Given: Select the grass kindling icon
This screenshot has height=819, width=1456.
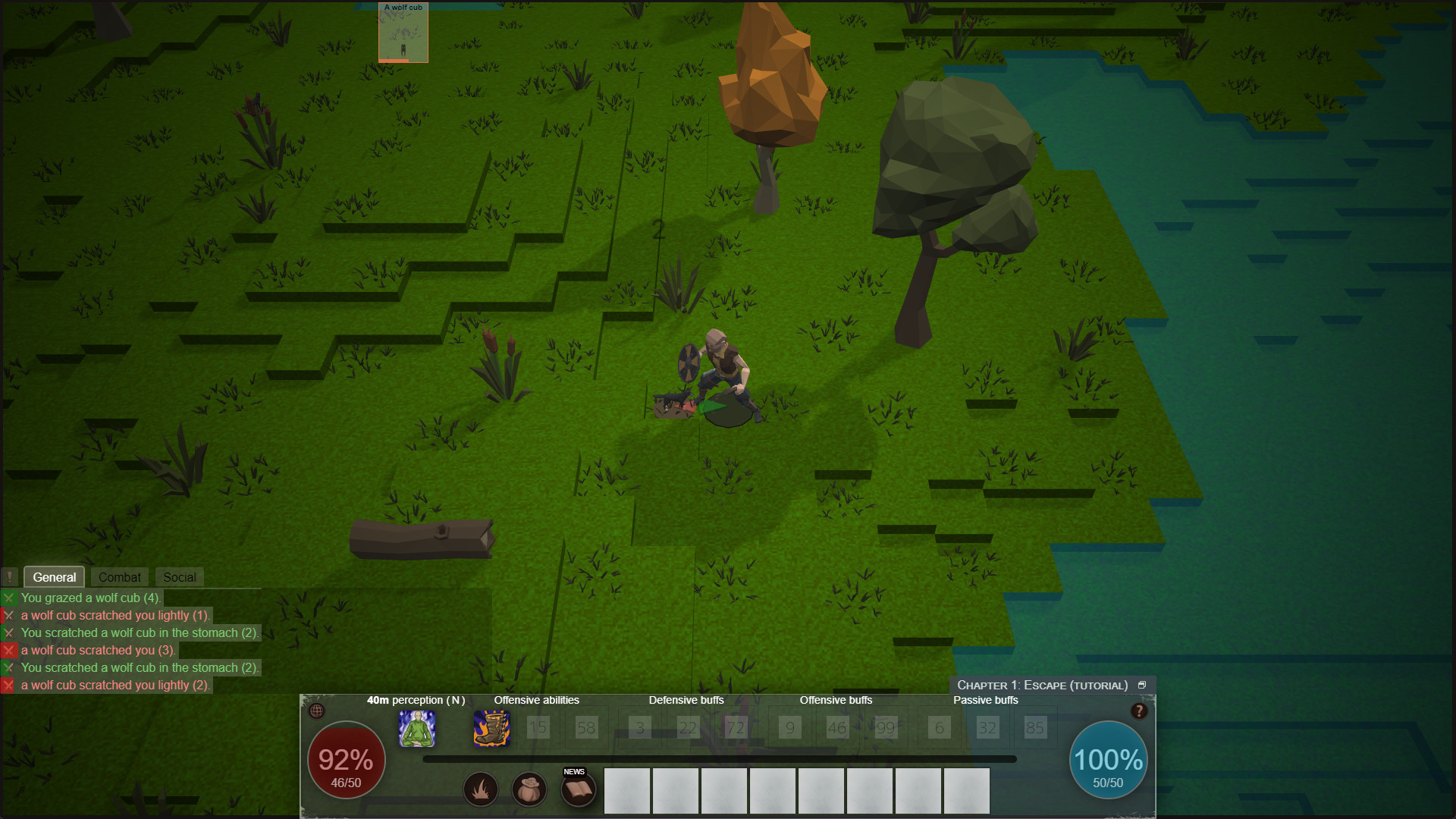Looking at the screenshot, I should pyautogui.click(x=481, y=789).
